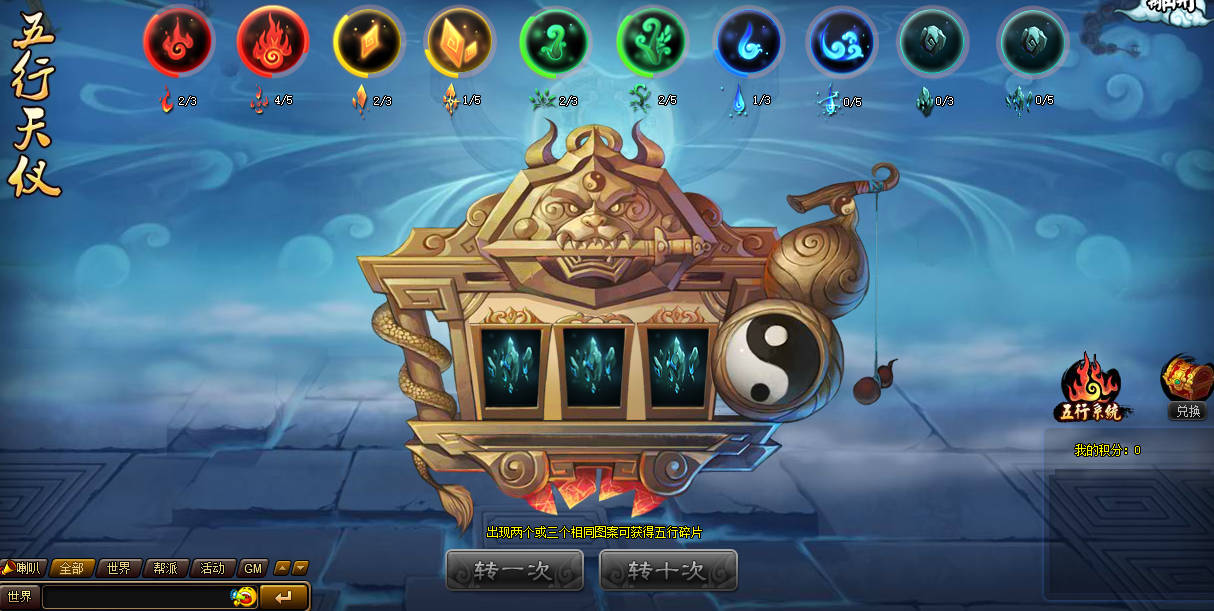
Task: Open the 兑换 exchange treasure chest
Action: [1187, 386]
